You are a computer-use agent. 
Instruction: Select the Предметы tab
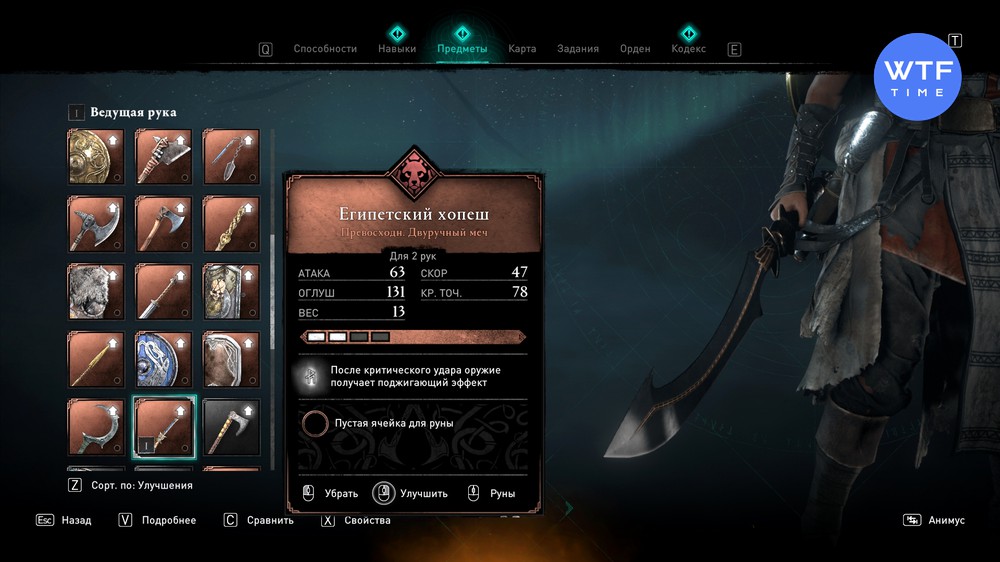click(462, 49)
